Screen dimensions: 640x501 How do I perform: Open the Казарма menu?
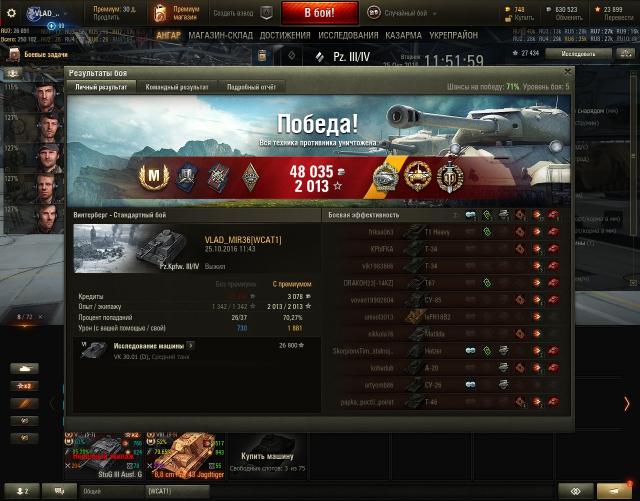[x=403, y=35]
